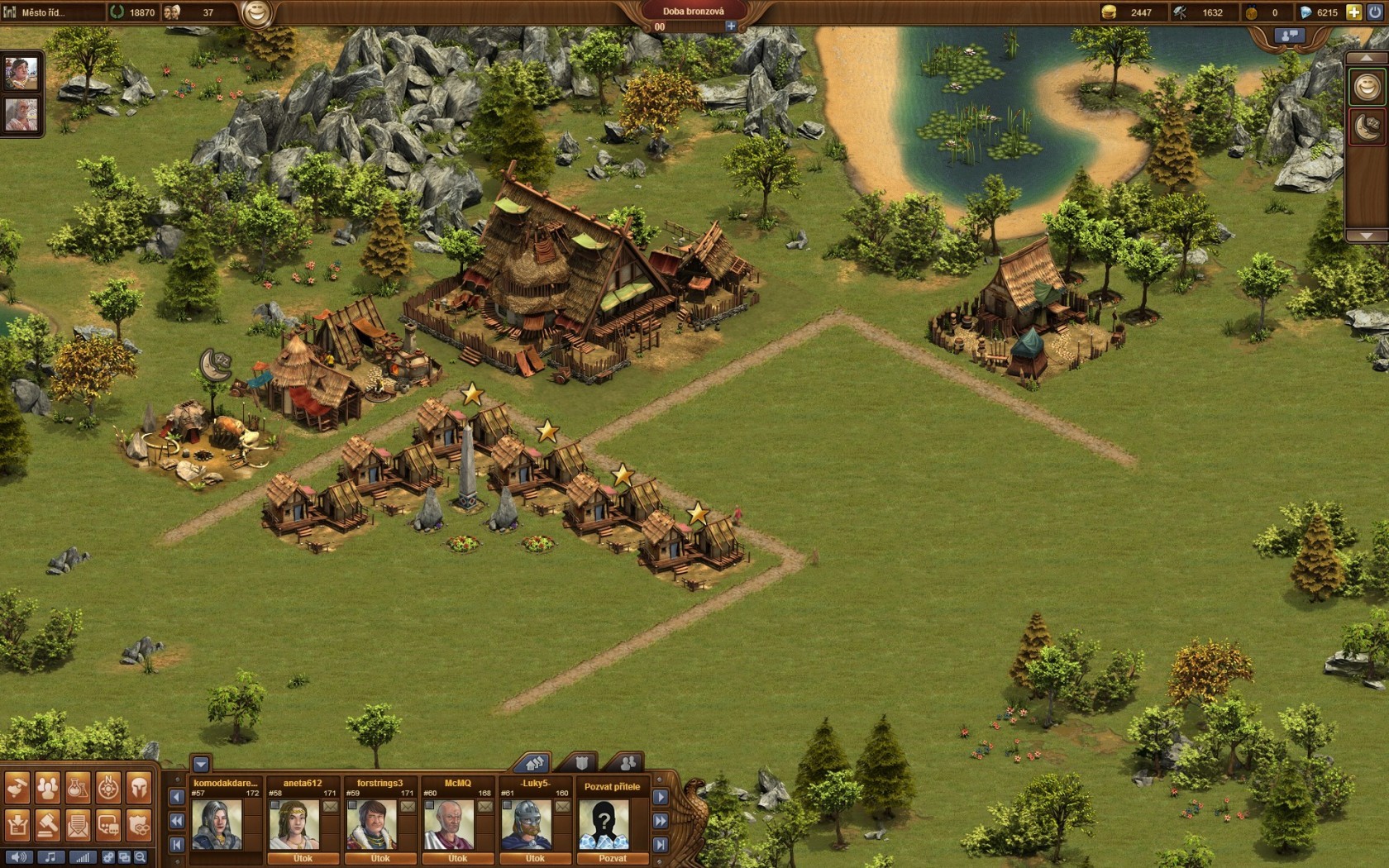Viewport: 1389px width, 868px height.
Task: Switch to the guild shield tab
Action: click(x=581, y=762)
